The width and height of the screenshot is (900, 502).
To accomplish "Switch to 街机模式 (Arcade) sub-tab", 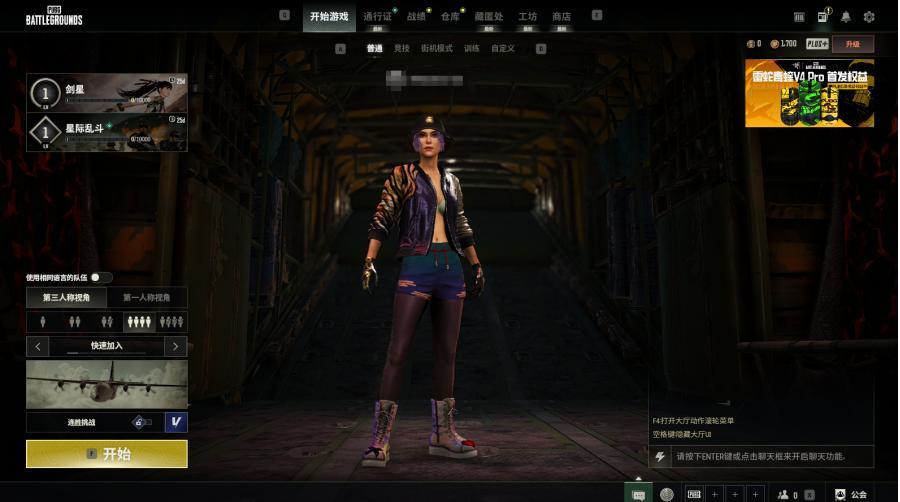I will (437, 48).
